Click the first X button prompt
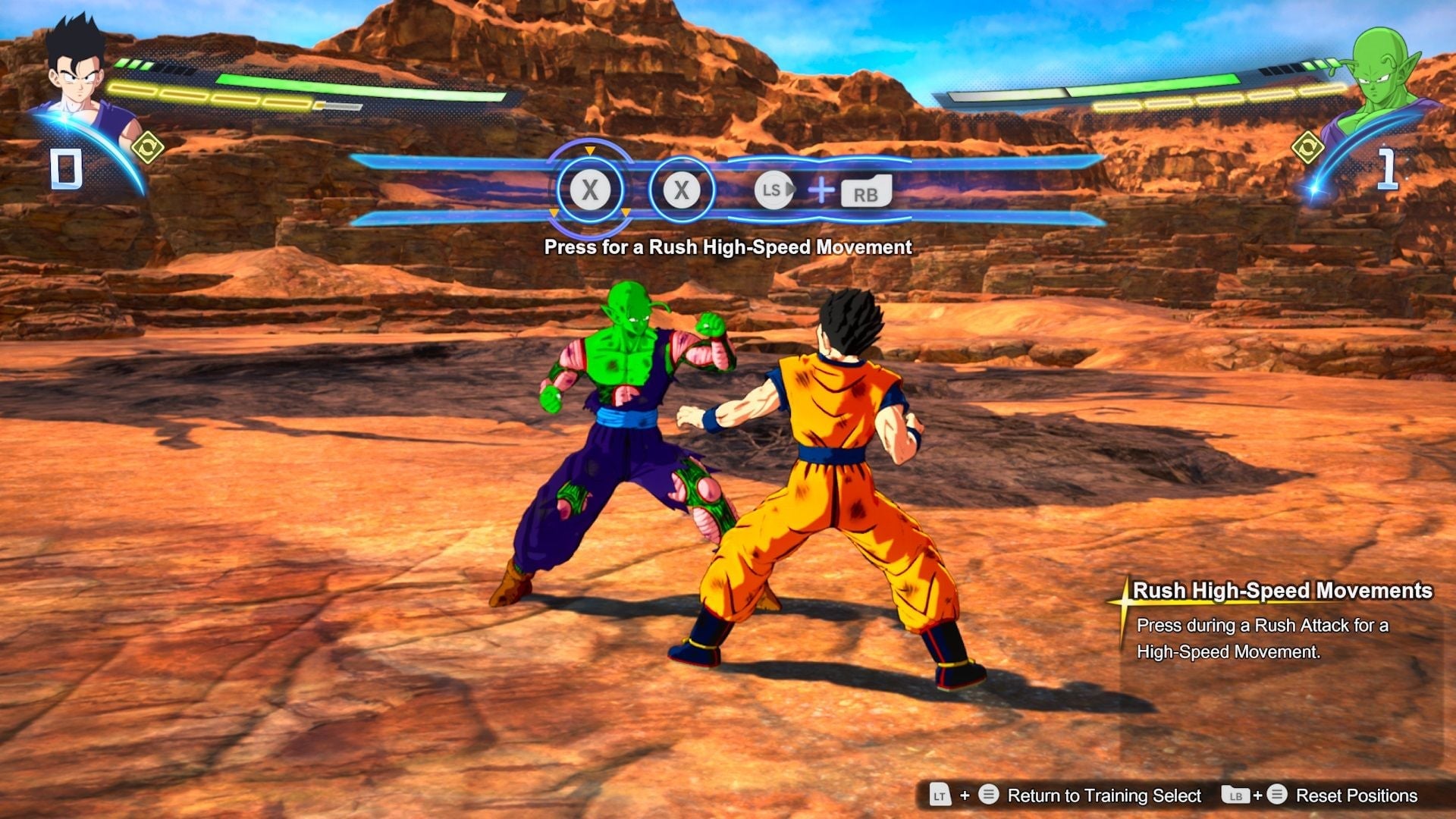This screenshot has width=1456, height=819. click(589, 190)
